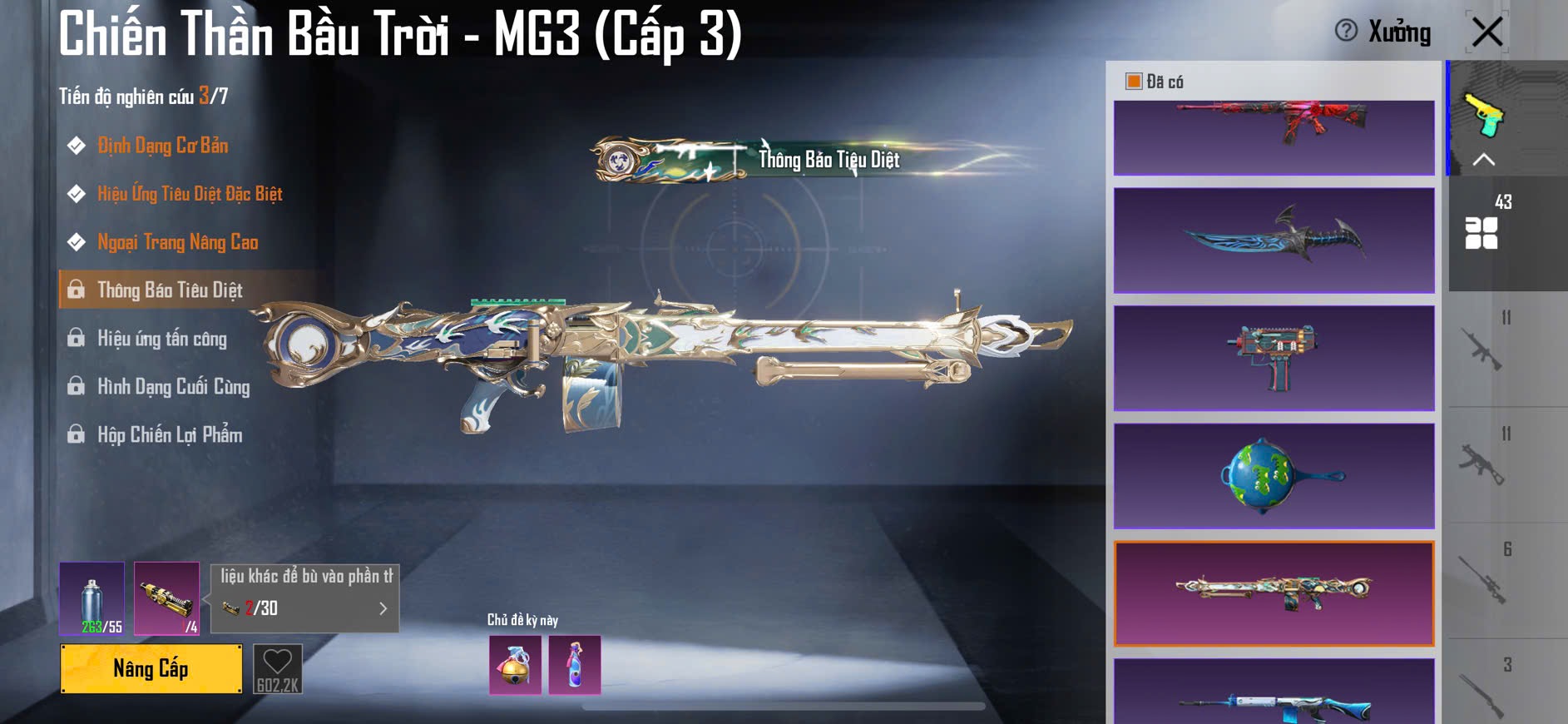
Task: Open the material exchange 2/30 arrow
Action: (x=383, y=608)
